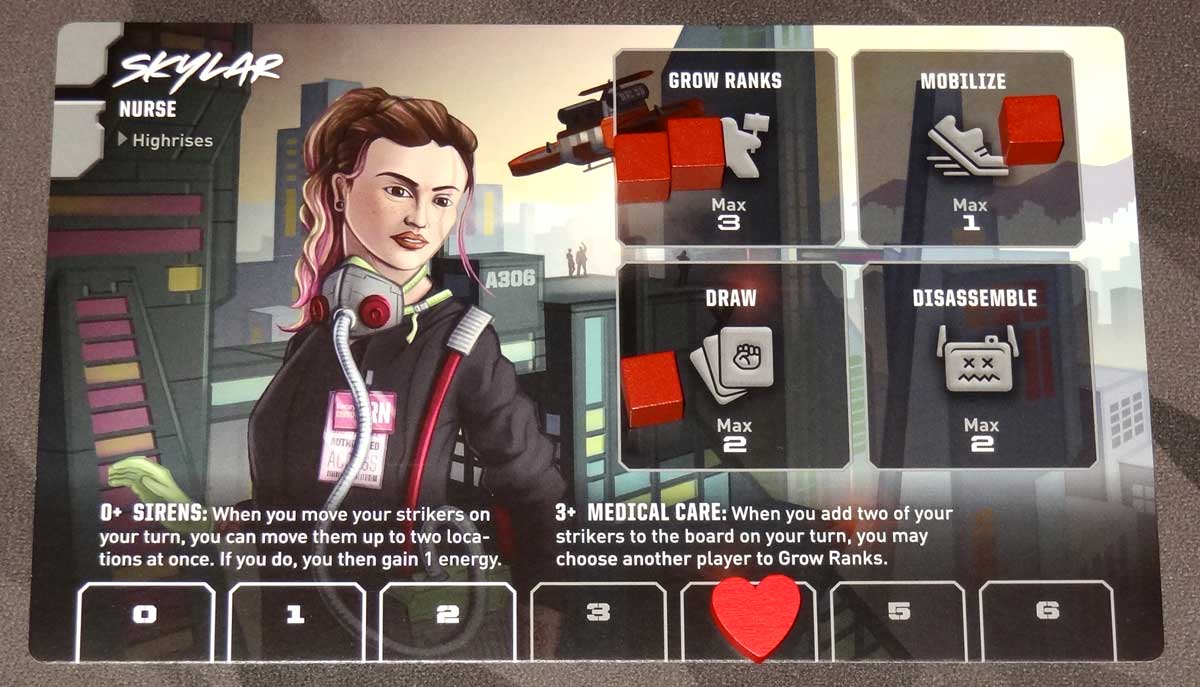Click track space numbered 2

click(447, 615)
